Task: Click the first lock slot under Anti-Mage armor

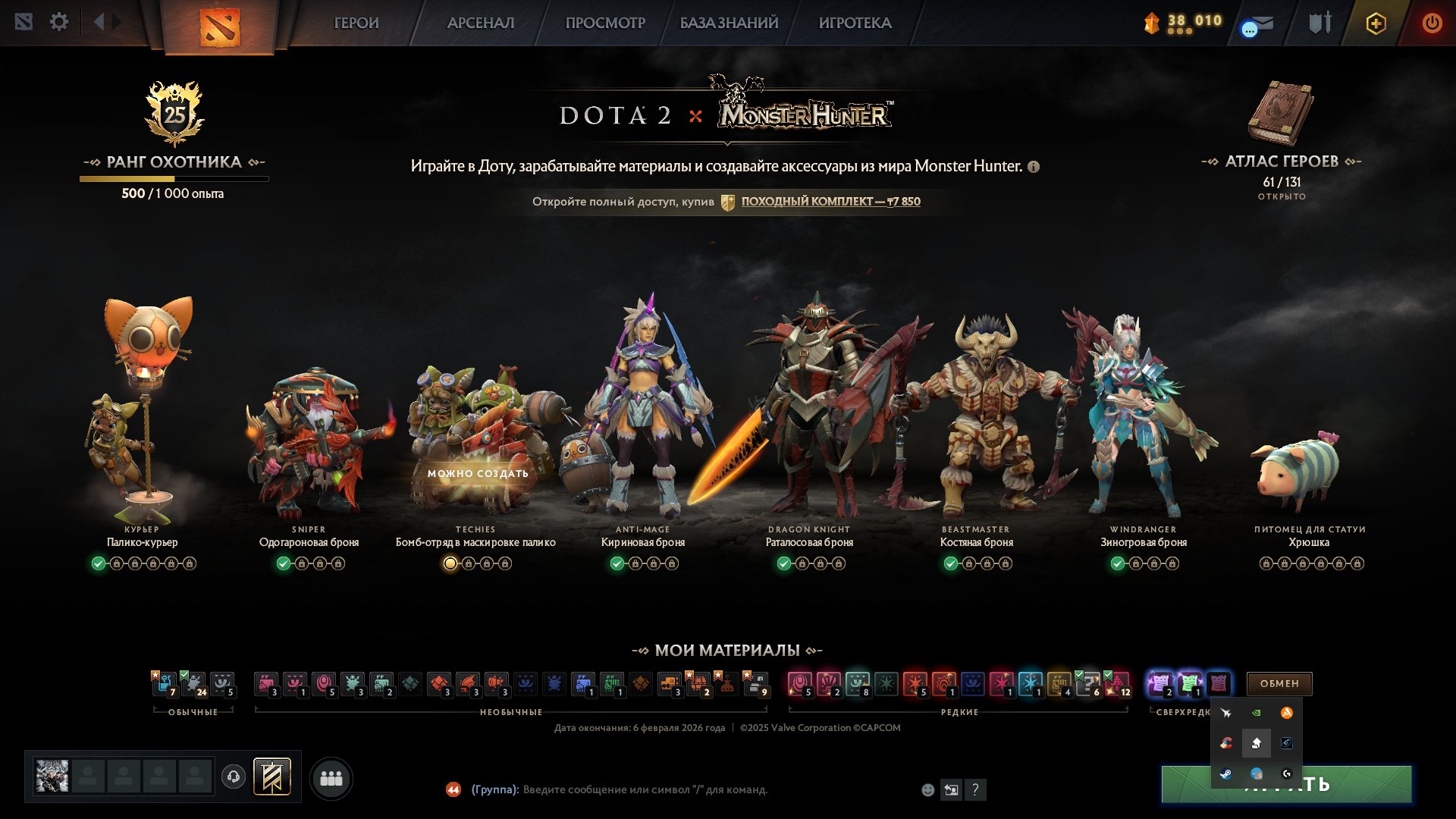Action: (634, 563)
